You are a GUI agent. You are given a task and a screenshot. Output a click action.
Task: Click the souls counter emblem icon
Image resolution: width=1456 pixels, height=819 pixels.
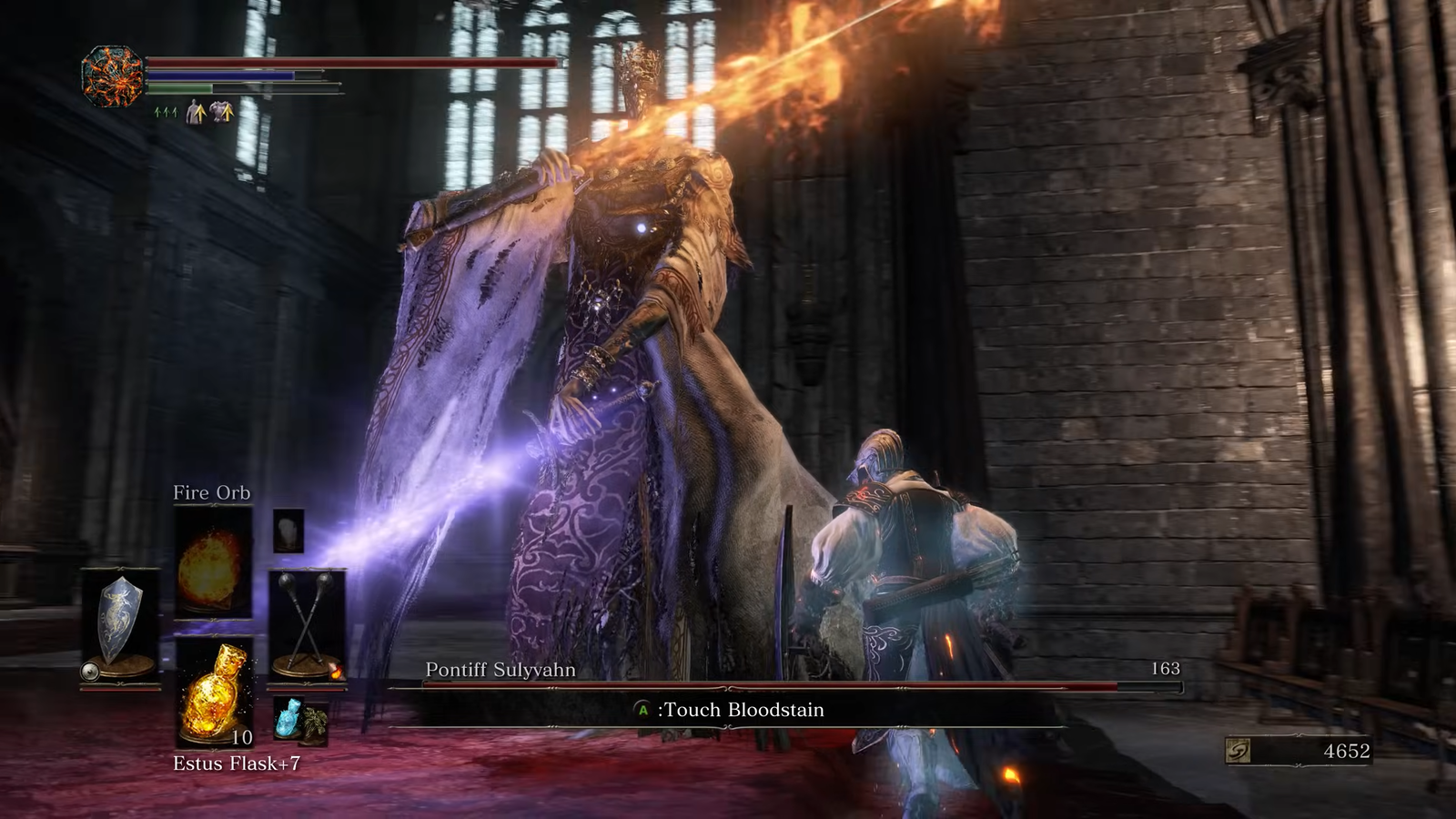click(x=1239, y=751)
